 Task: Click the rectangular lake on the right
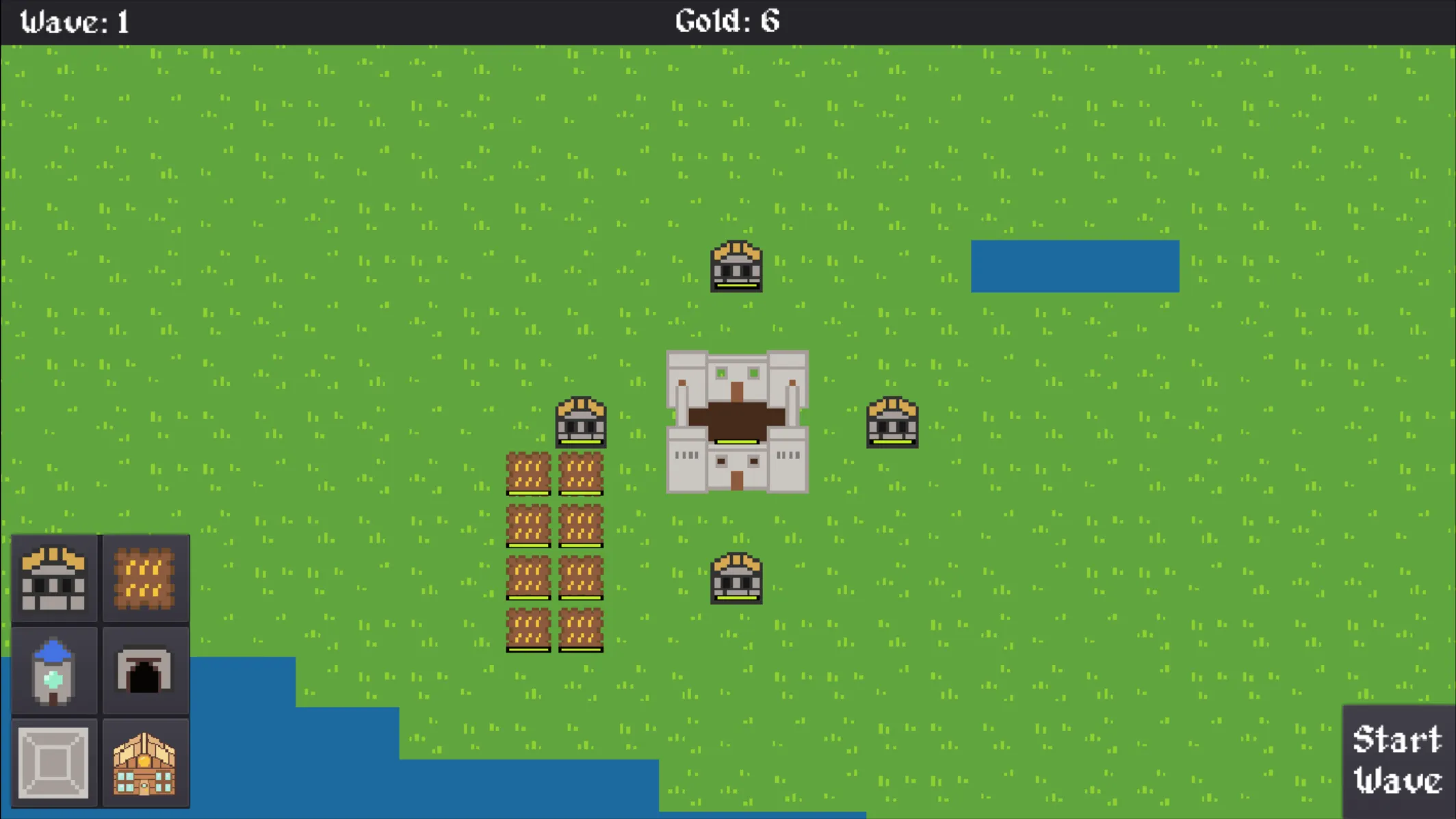[x=1075, y=266]
